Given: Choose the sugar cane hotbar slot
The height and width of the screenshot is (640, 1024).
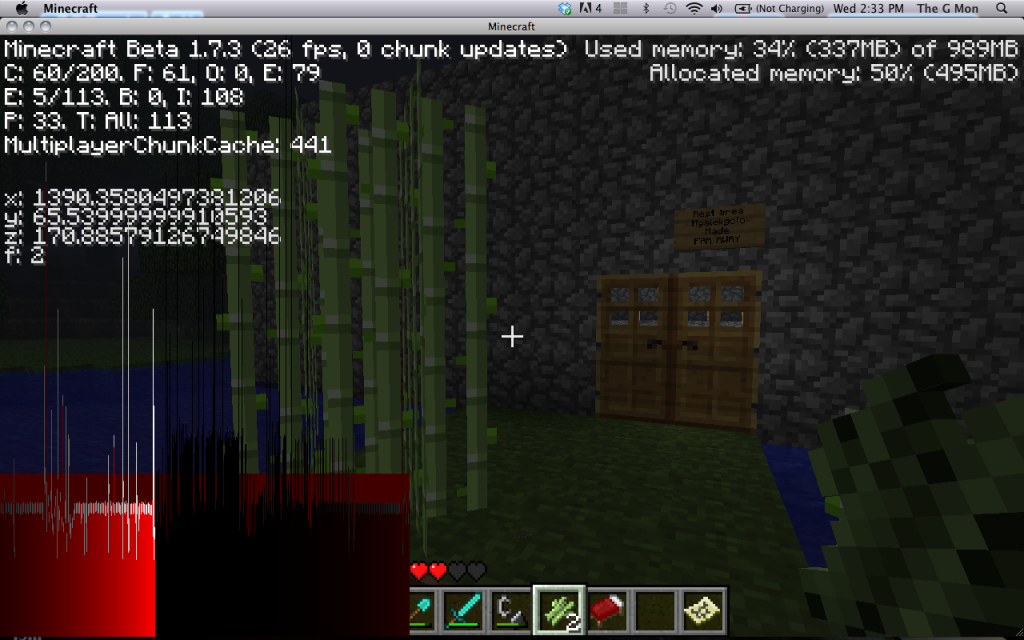Looking at the screenshot, I should coord(558,609).
